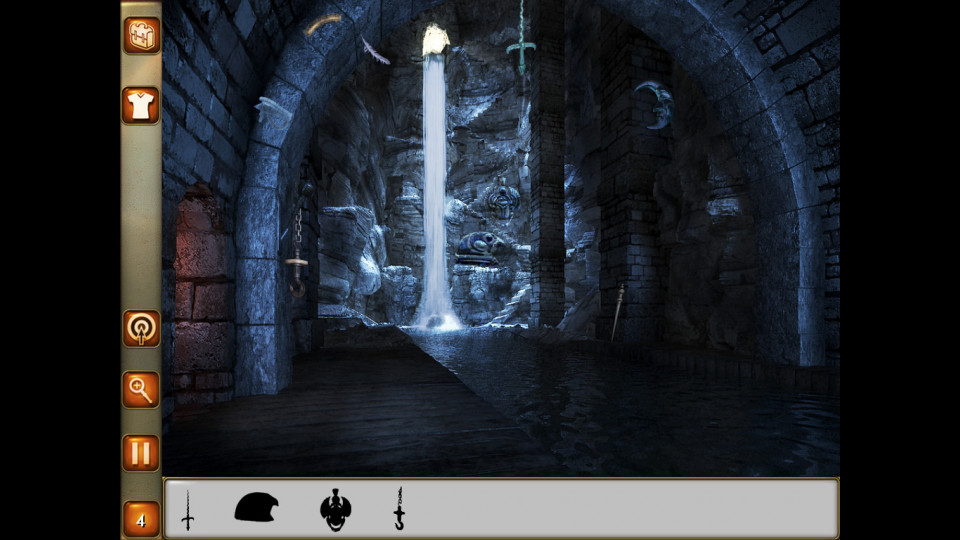Use the magnifying glass zoom tool
960x540 pixels.
coord(141,389)
